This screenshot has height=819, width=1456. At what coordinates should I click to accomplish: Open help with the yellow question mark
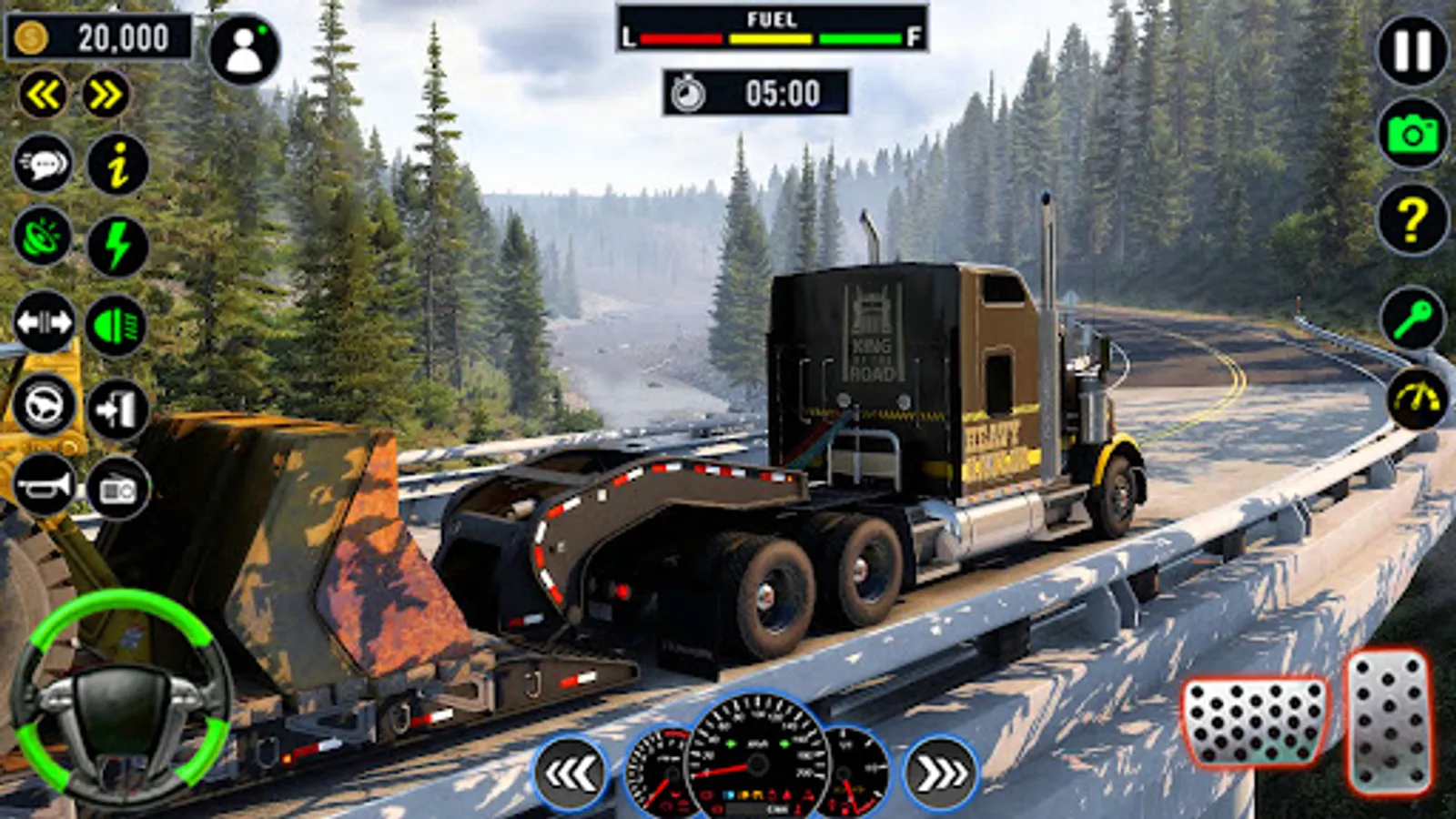(1412, 219)
